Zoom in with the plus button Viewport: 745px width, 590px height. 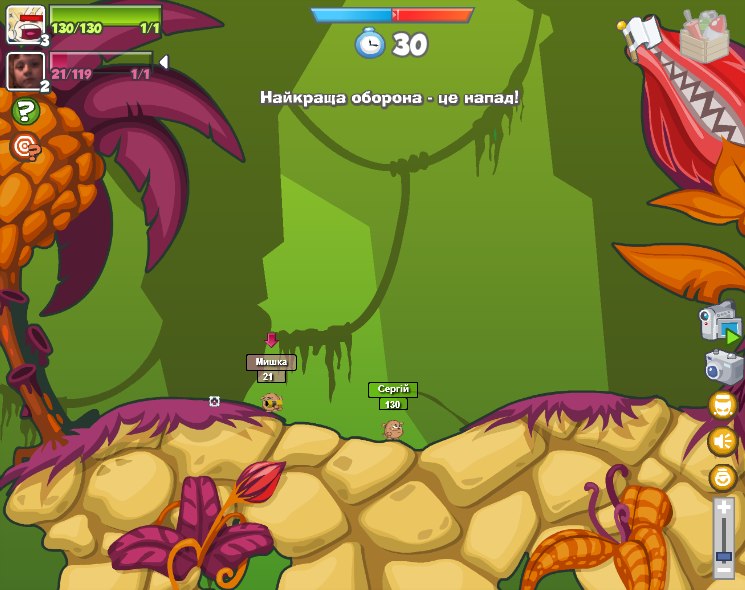[x=723, y=508]
